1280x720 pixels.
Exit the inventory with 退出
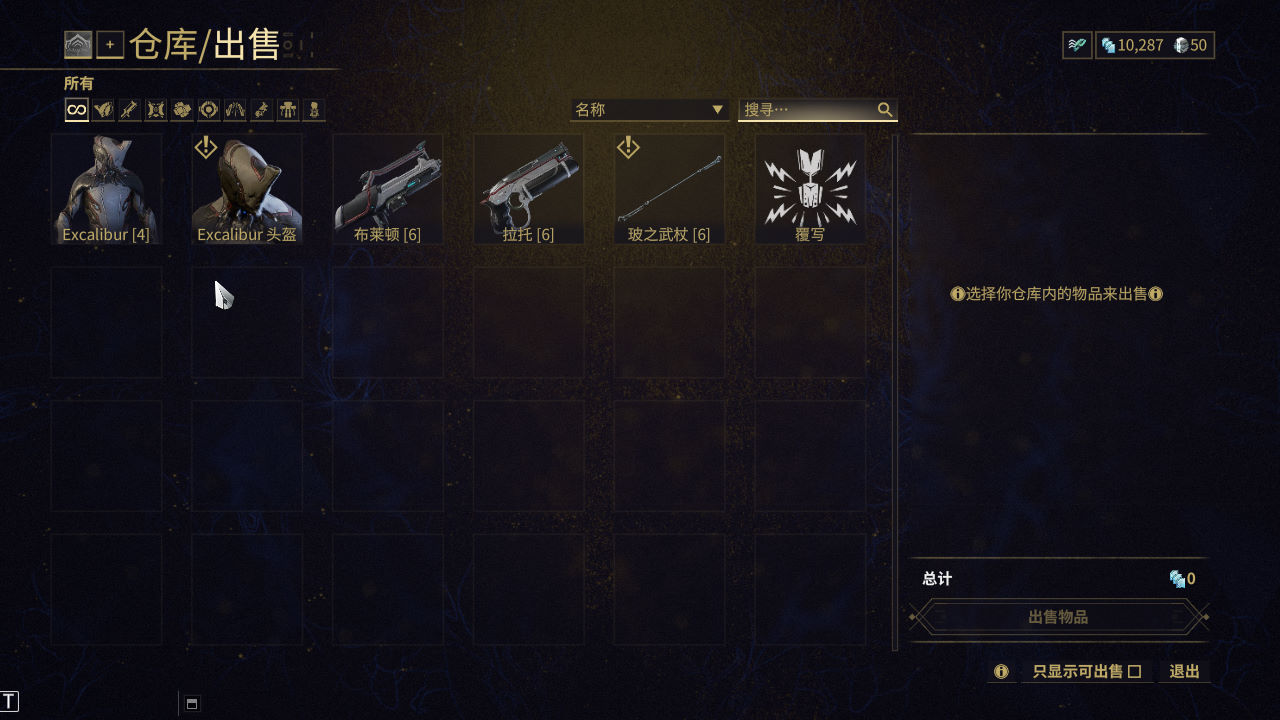click(x=1184, y=672)
